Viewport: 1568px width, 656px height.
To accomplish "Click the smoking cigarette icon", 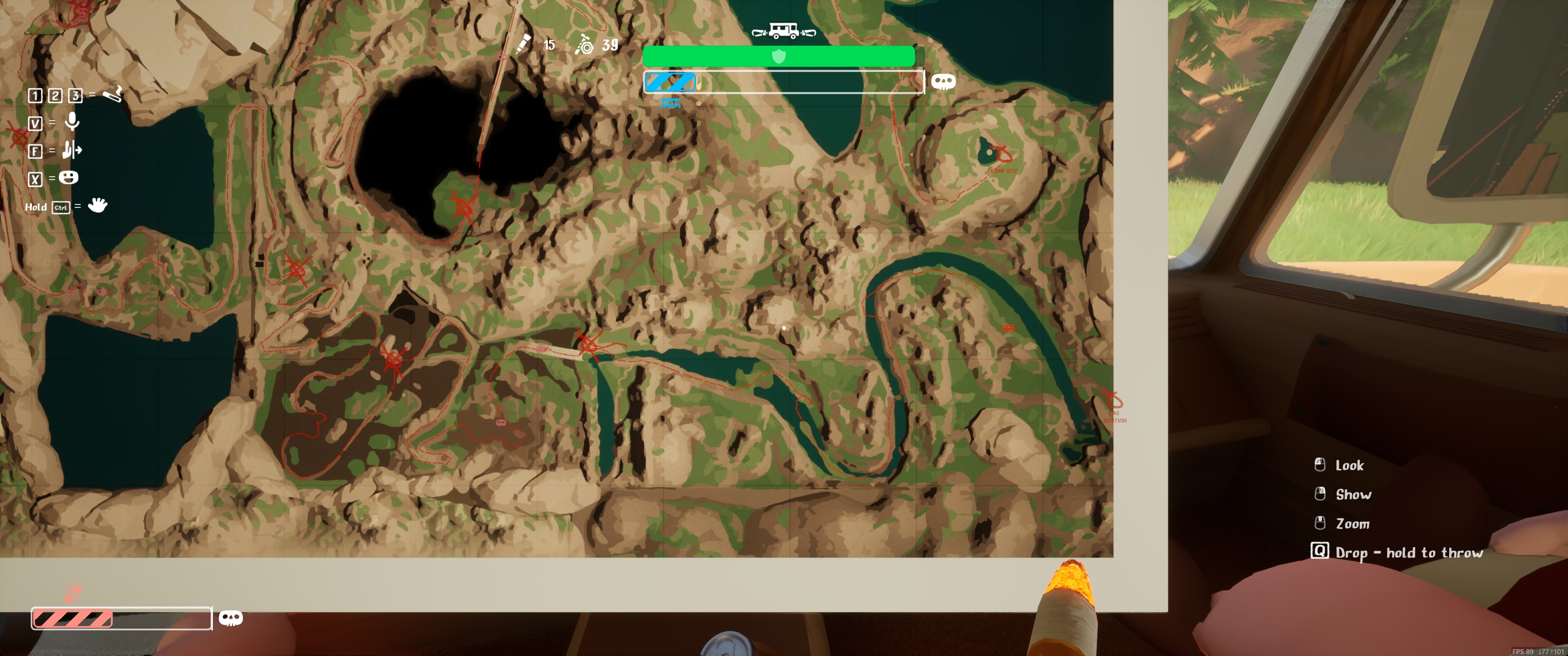I will click(113, 94).
